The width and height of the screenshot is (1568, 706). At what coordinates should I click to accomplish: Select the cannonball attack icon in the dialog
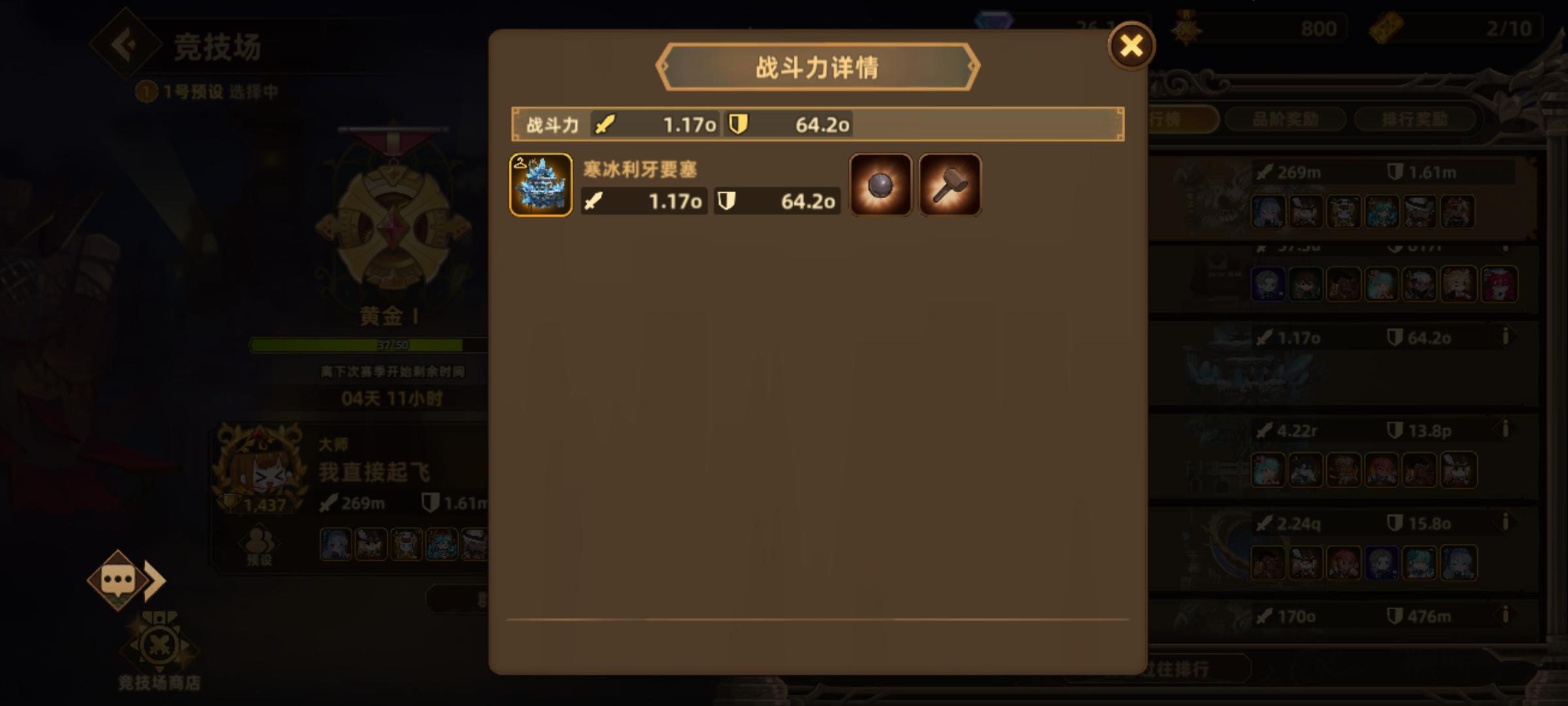coord(879,184)
